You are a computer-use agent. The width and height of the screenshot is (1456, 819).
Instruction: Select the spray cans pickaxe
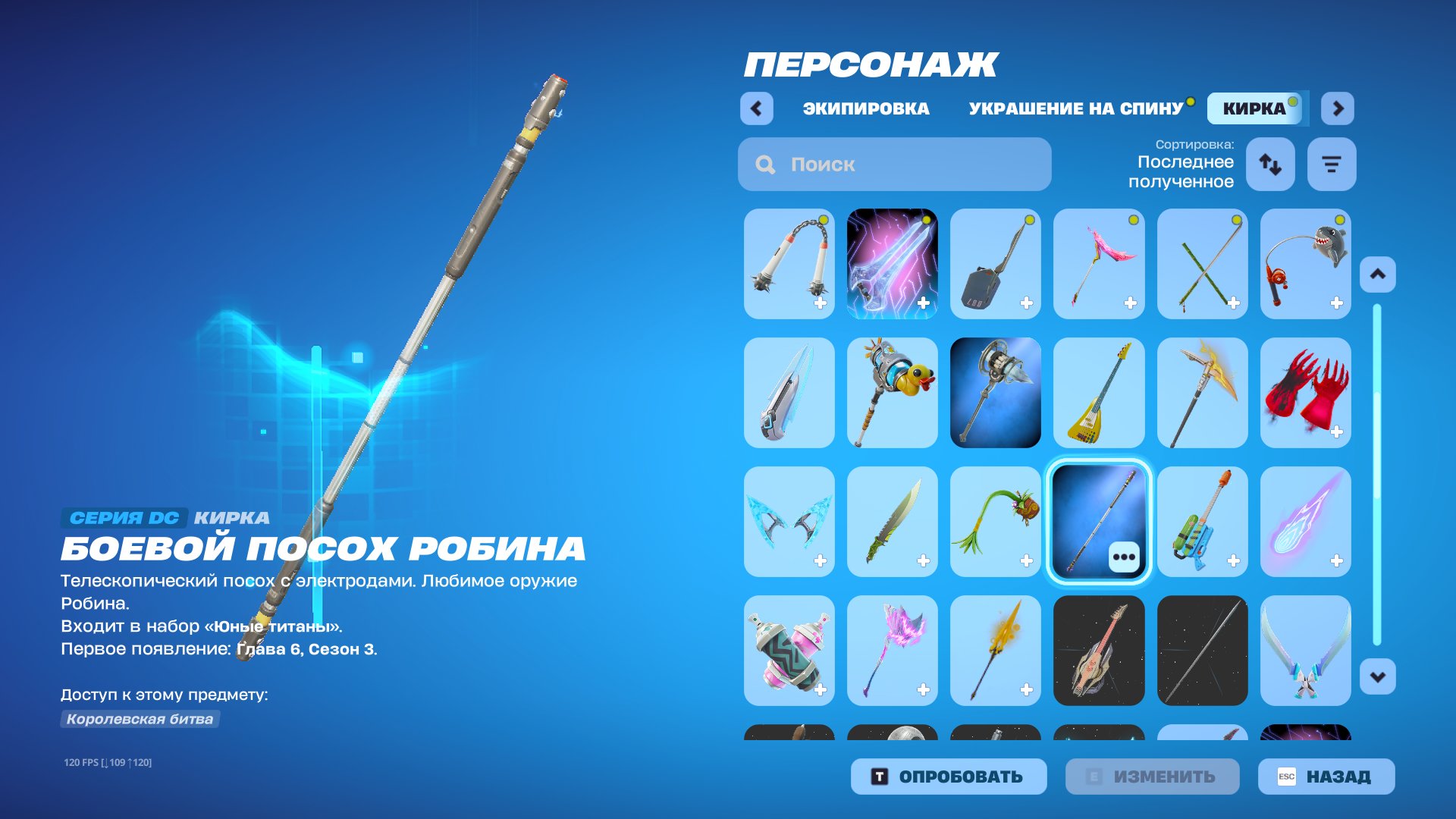789,650
